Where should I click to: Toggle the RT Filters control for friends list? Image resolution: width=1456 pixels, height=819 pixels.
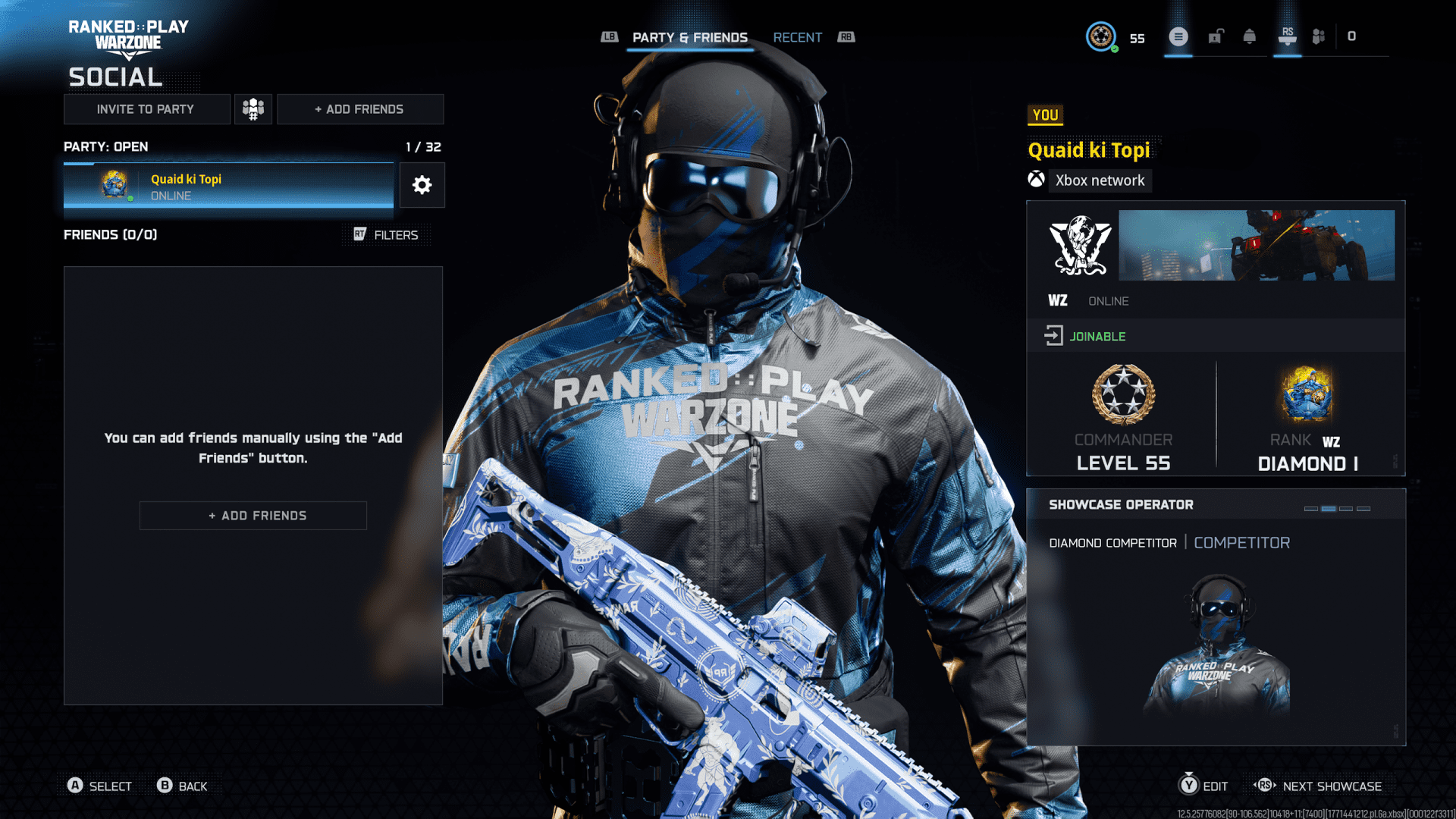tap(388, 235)
